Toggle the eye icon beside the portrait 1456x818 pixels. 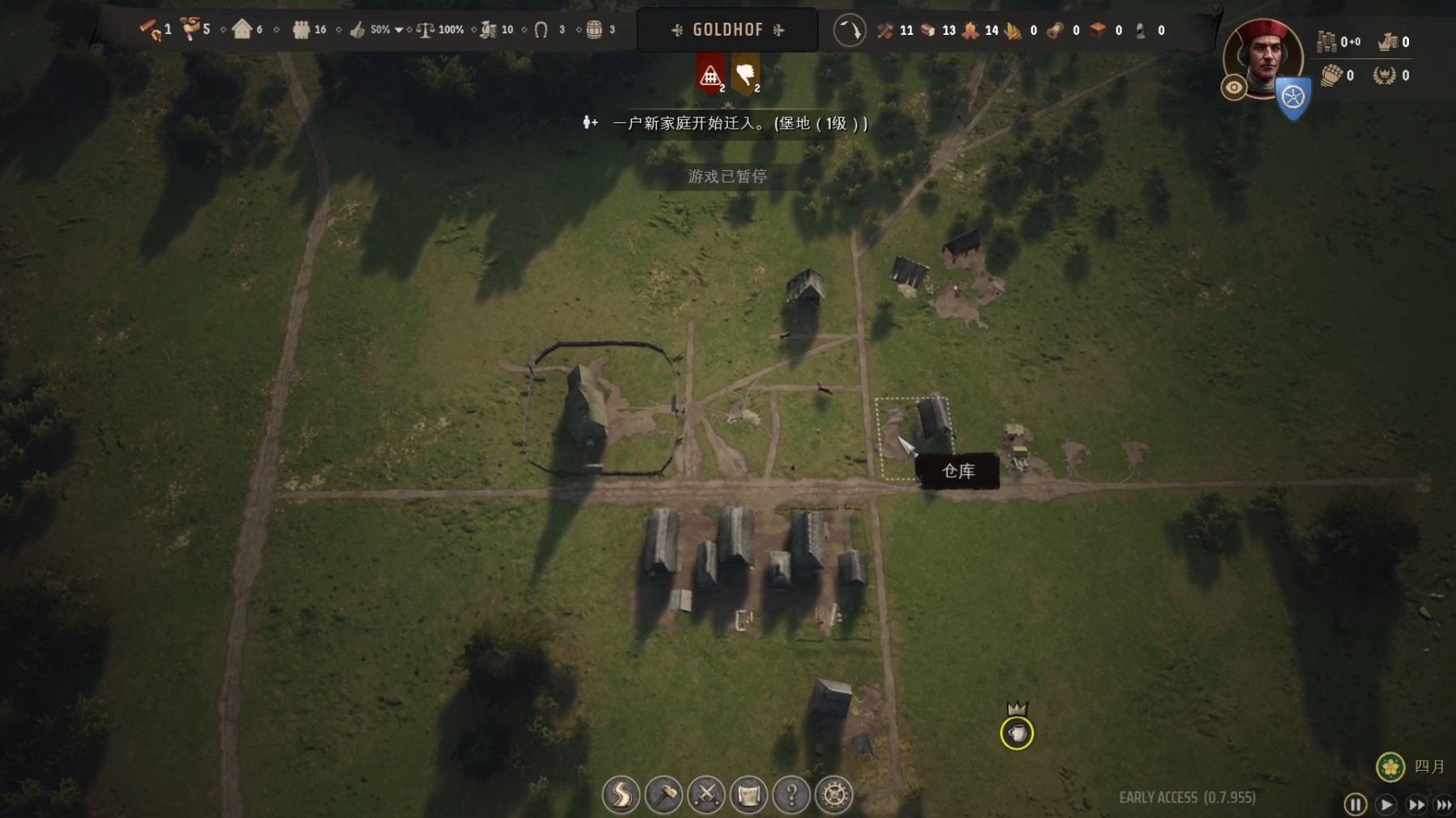tap(1234, 88)
